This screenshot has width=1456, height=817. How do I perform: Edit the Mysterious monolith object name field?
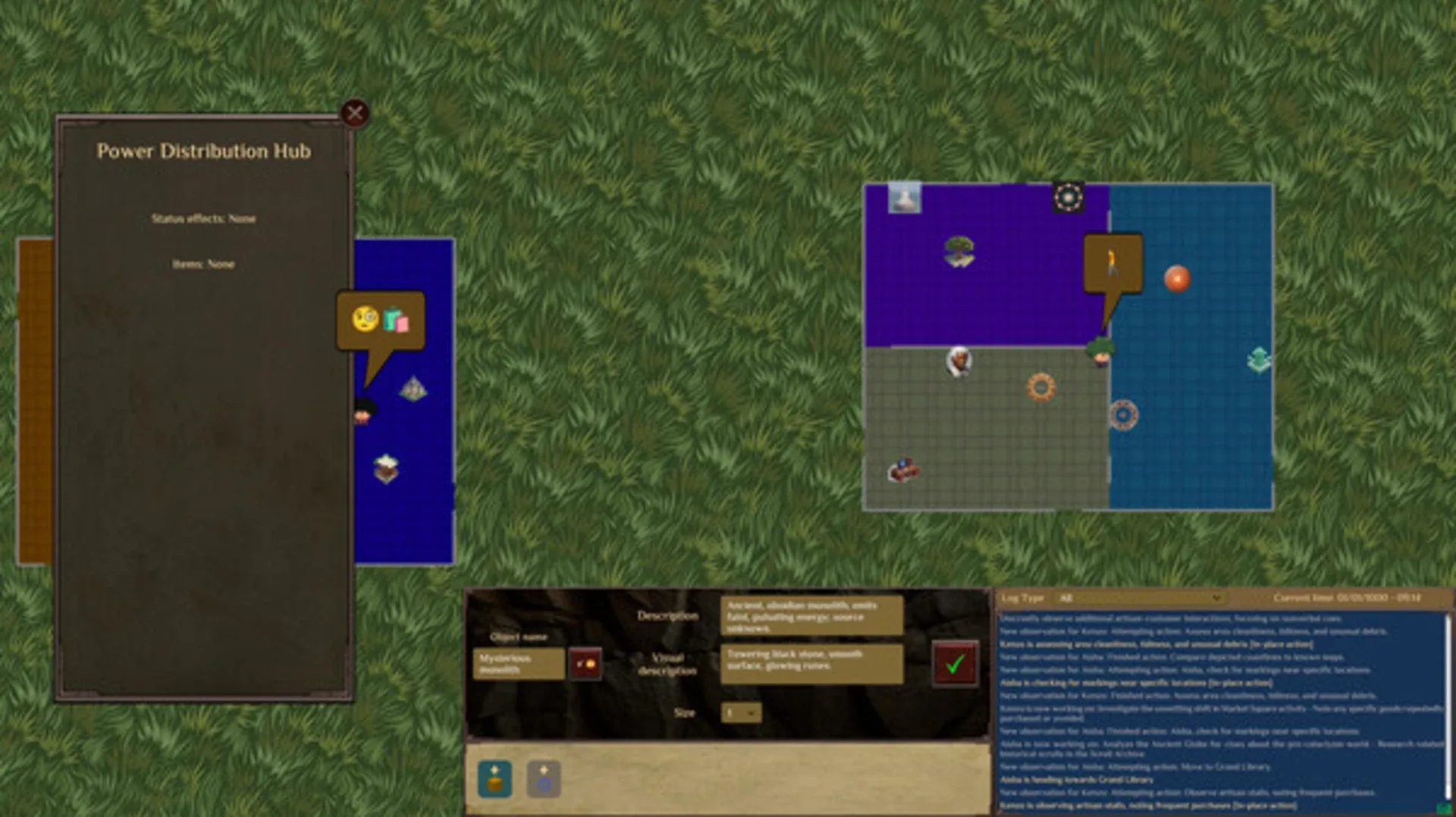518,663
